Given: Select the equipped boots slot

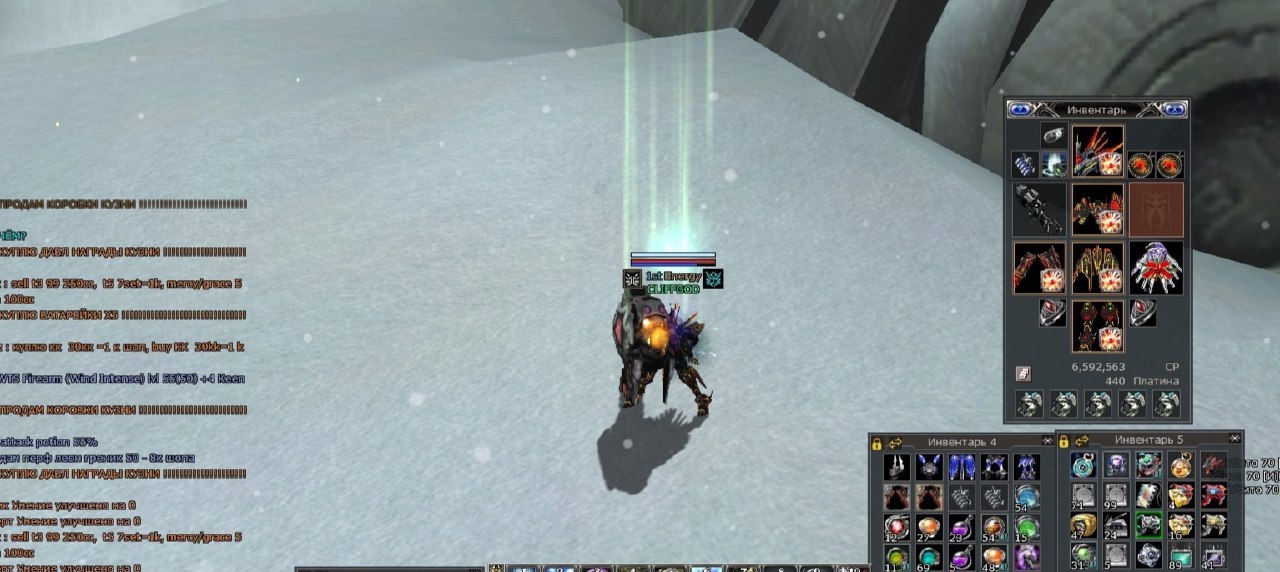Looking at the screenshot, I should tap(1098, 327).
